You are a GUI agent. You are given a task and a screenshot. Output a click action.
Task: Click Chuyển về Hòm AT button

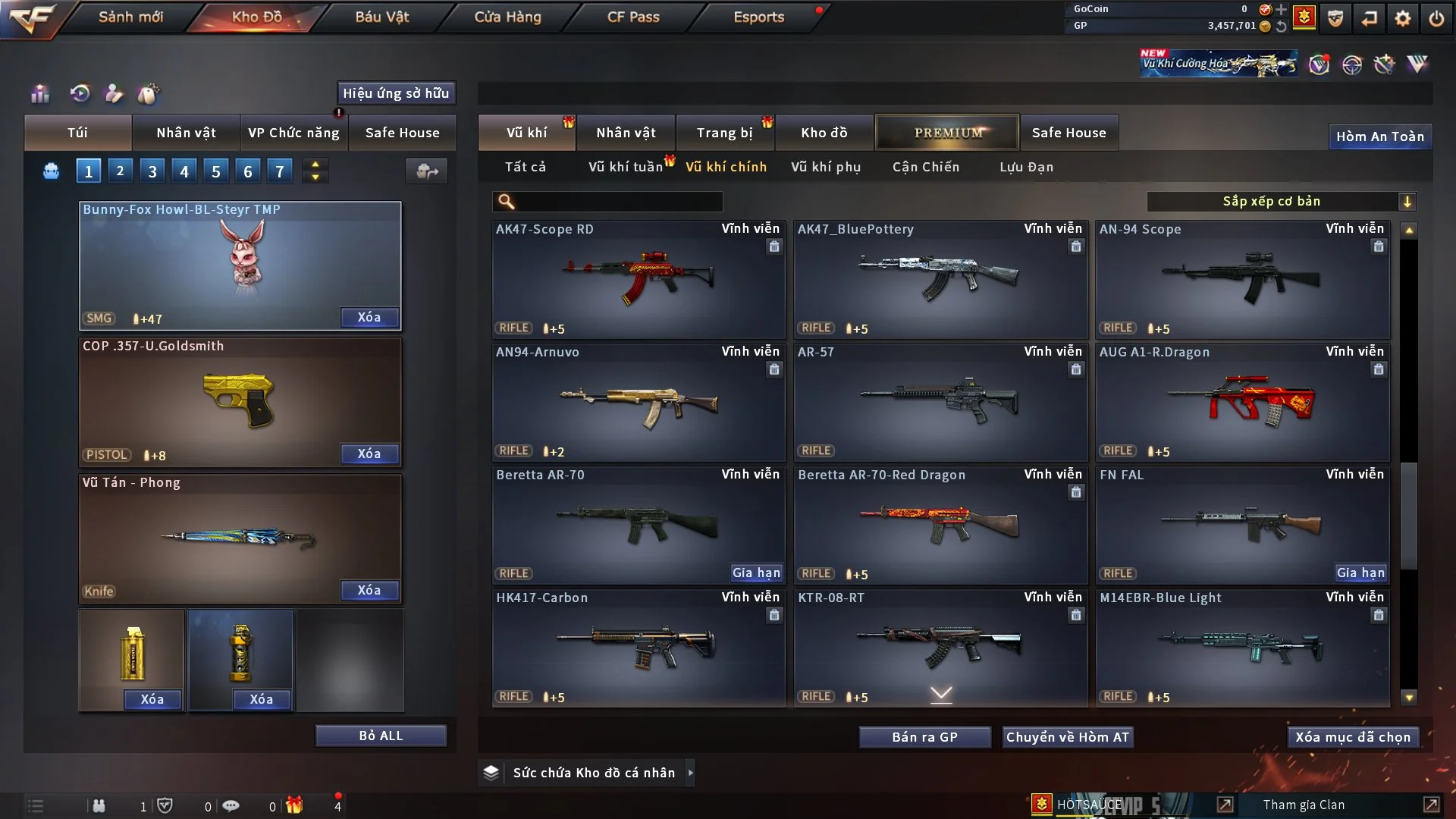coord(1068,737)
